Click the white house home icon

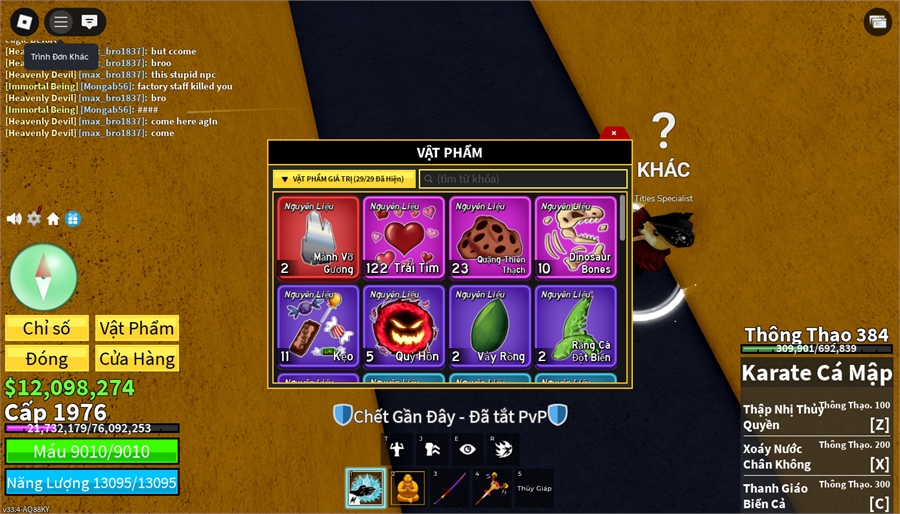53,219
